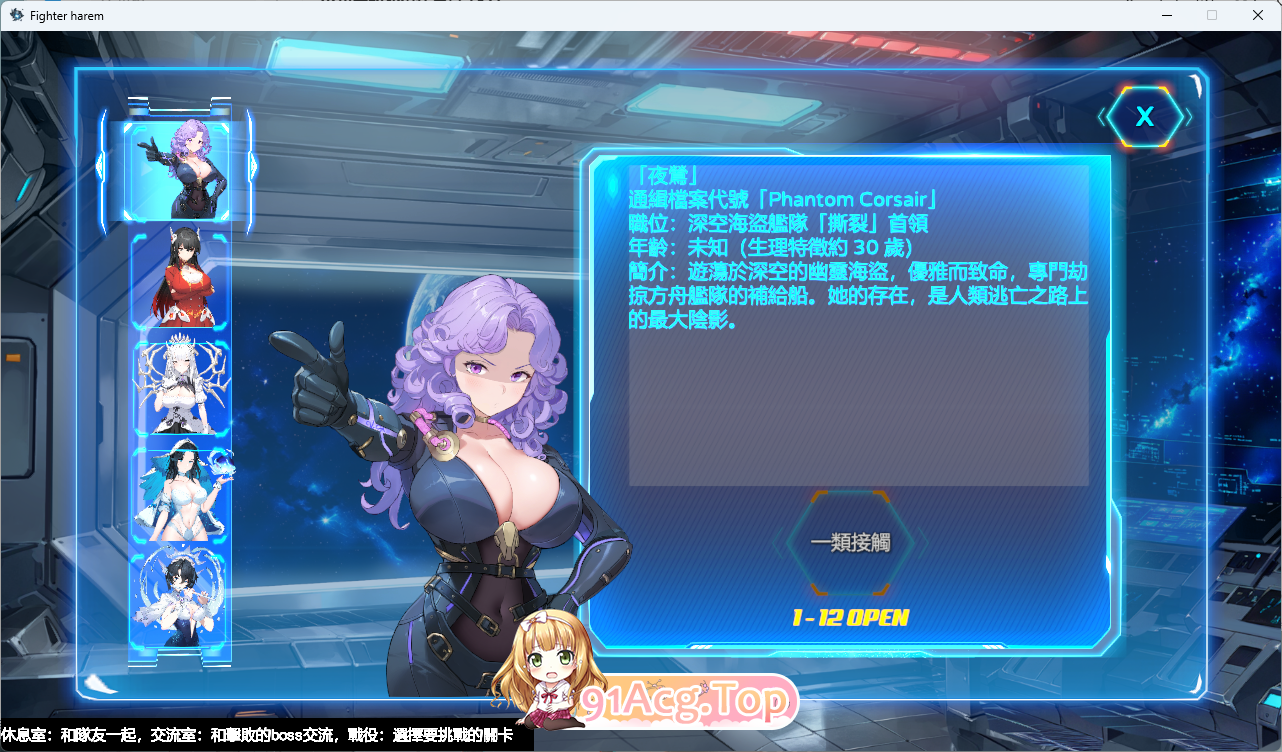Click the game icon in the title bar

pyautogui.click(x=15, y=15)
